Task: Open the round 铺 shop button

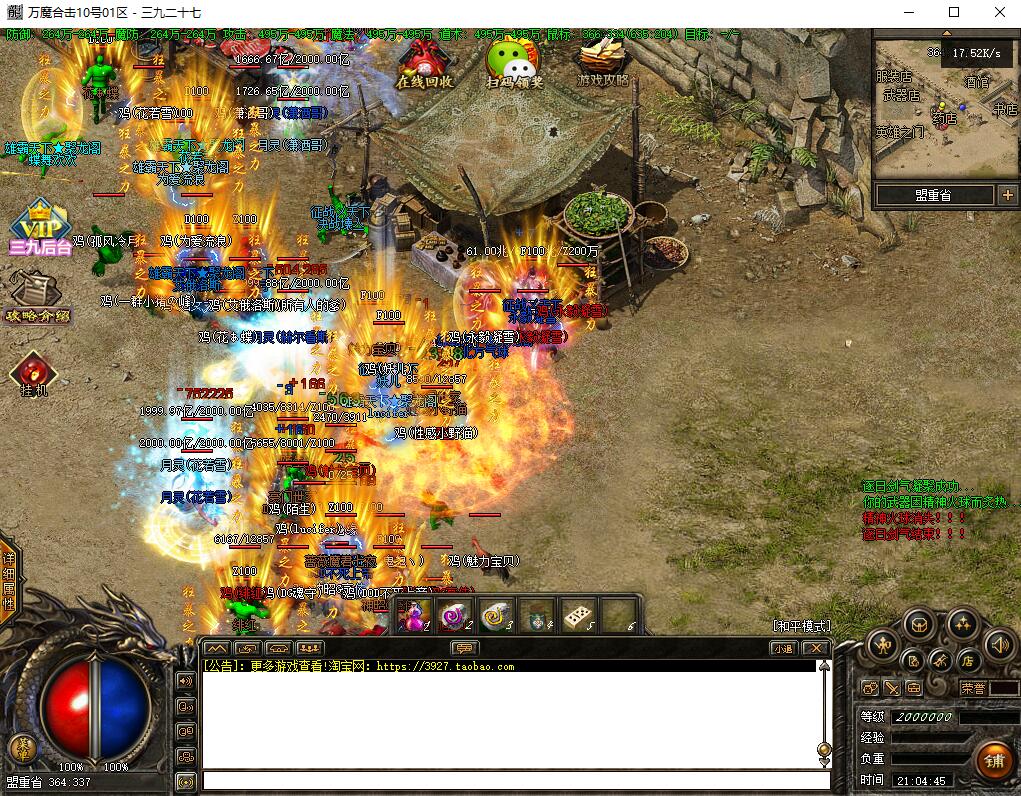Action: tap(993, 760)
